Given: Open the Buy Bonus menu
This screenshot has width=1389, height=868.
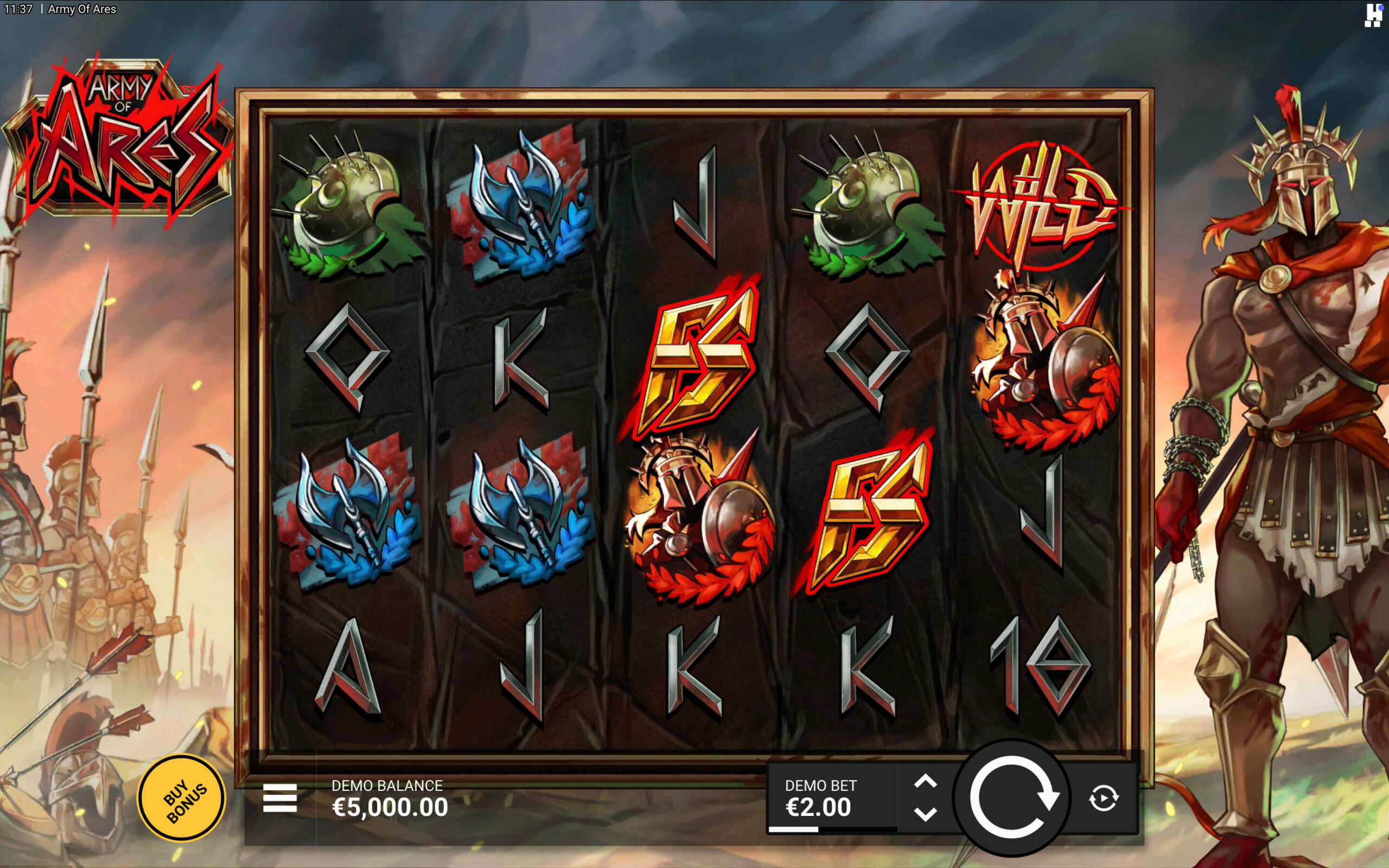Looking at the screenshot, I should click(181, 799).
